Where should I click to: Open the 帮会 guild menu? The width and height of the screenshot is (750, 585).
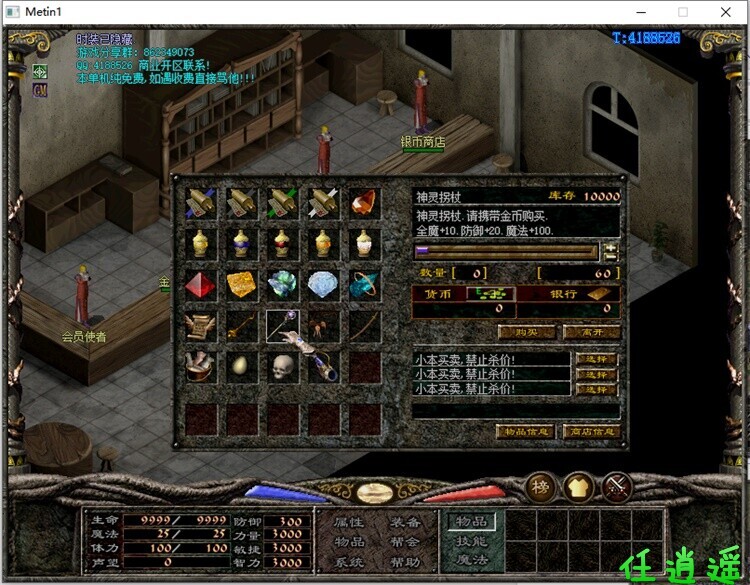click(405, 542)
